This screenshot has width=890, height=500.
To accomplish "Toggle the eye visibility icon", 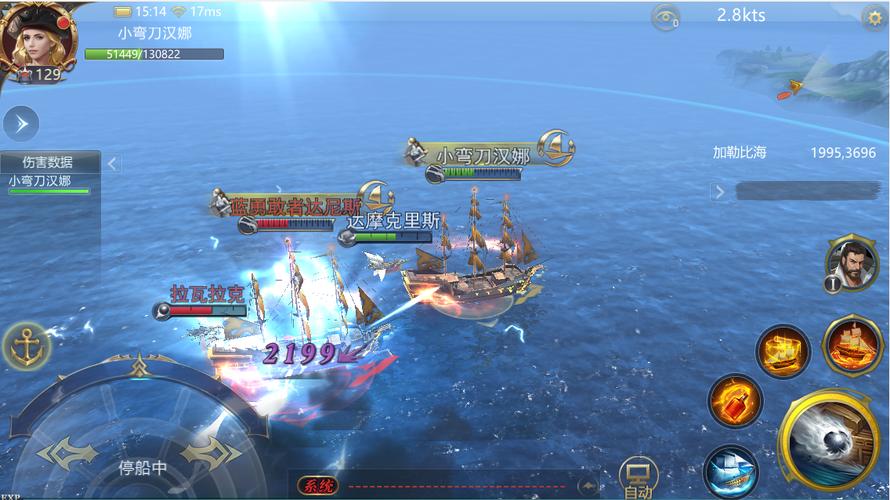I will point(664,17).
